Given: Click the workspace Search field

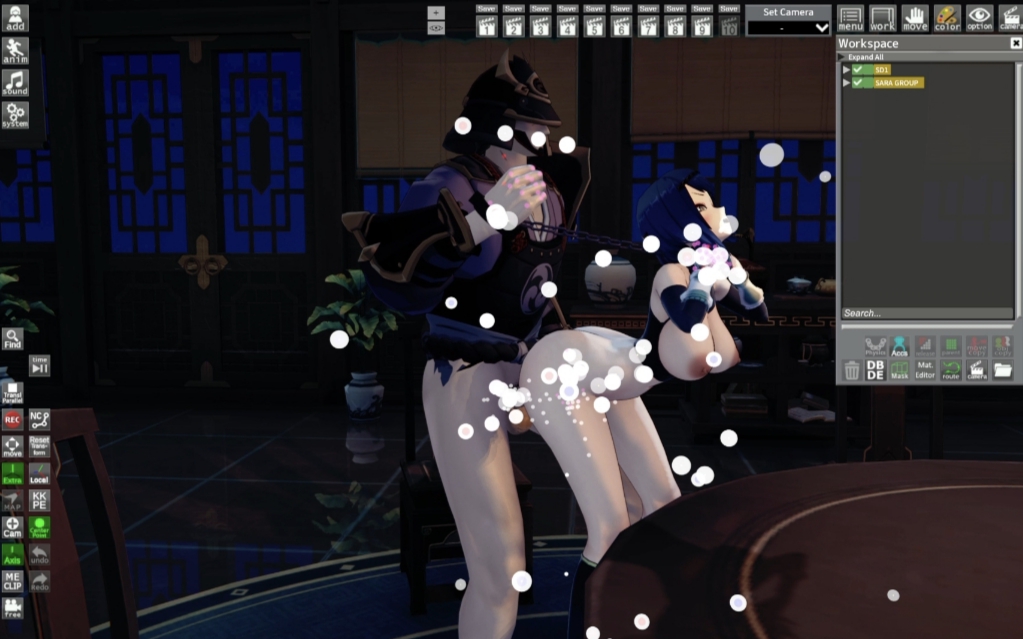Looking at the screenshot, I should click(x=925, y=313).
